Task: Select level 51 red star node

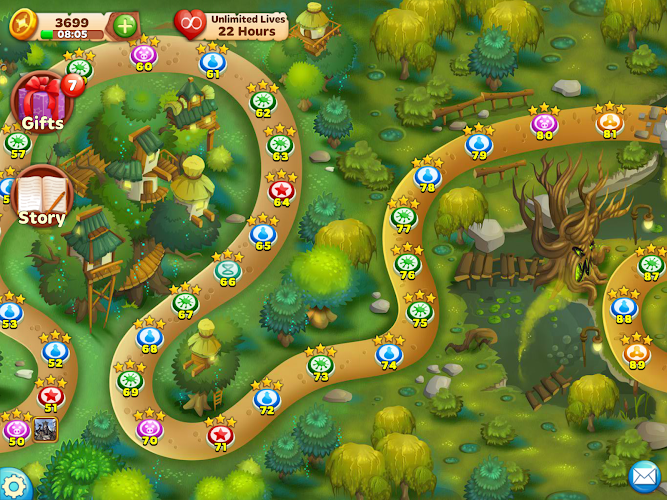Action: coord(51,394)
